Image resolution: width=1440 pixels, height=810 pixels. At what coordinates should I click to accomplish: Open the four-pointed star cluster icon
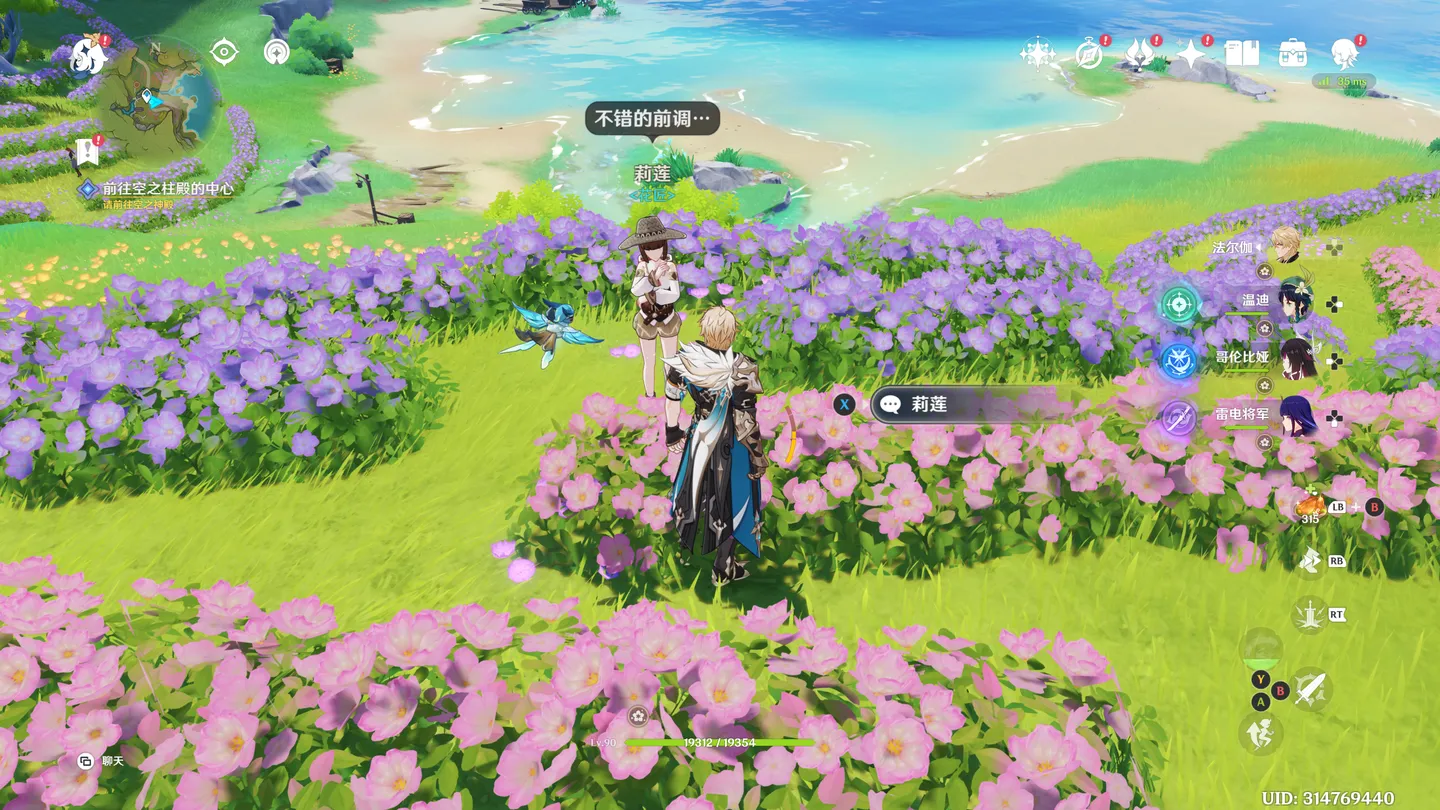click(1037, 54)
